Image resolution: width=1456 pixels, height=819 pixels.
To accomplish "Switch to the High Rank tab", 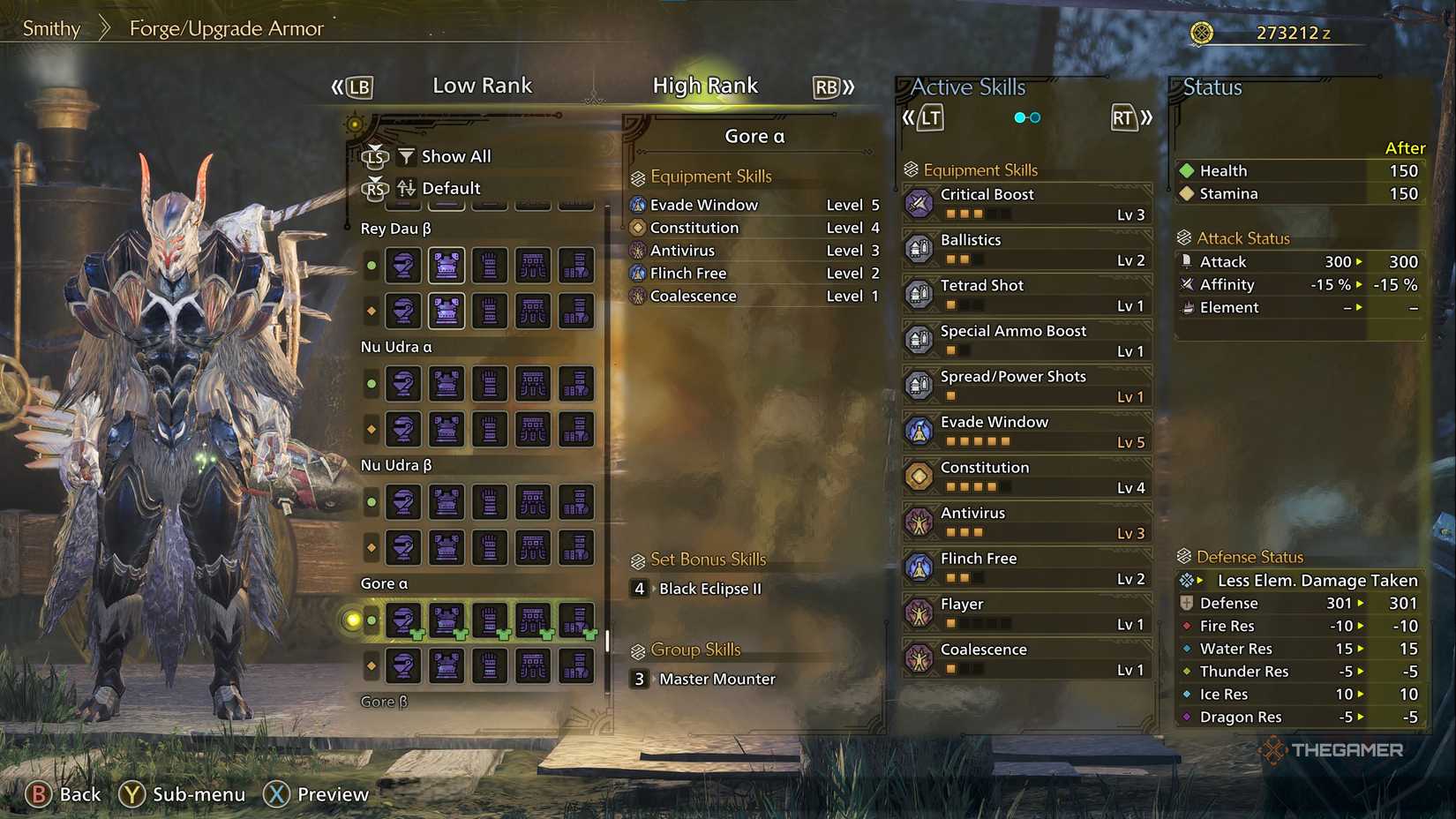I will point(705,85).
